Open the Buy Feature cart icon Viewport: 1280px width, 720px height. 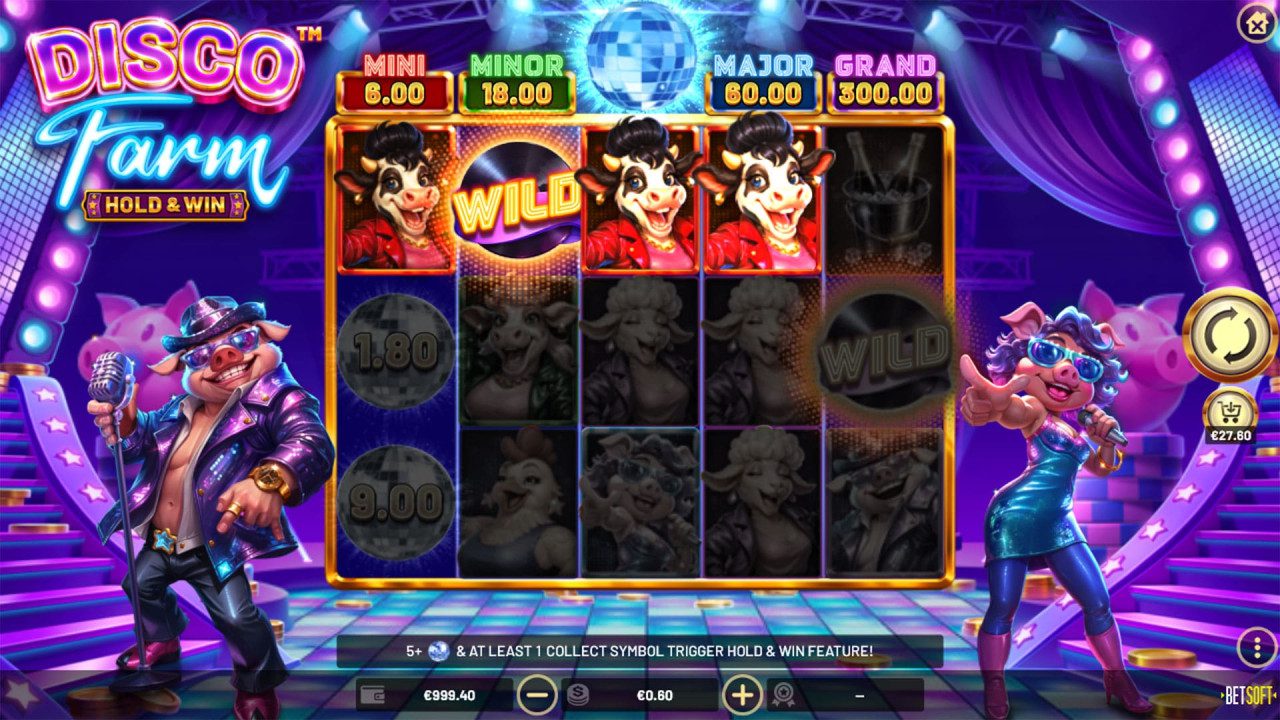[x=1228, y=410]
